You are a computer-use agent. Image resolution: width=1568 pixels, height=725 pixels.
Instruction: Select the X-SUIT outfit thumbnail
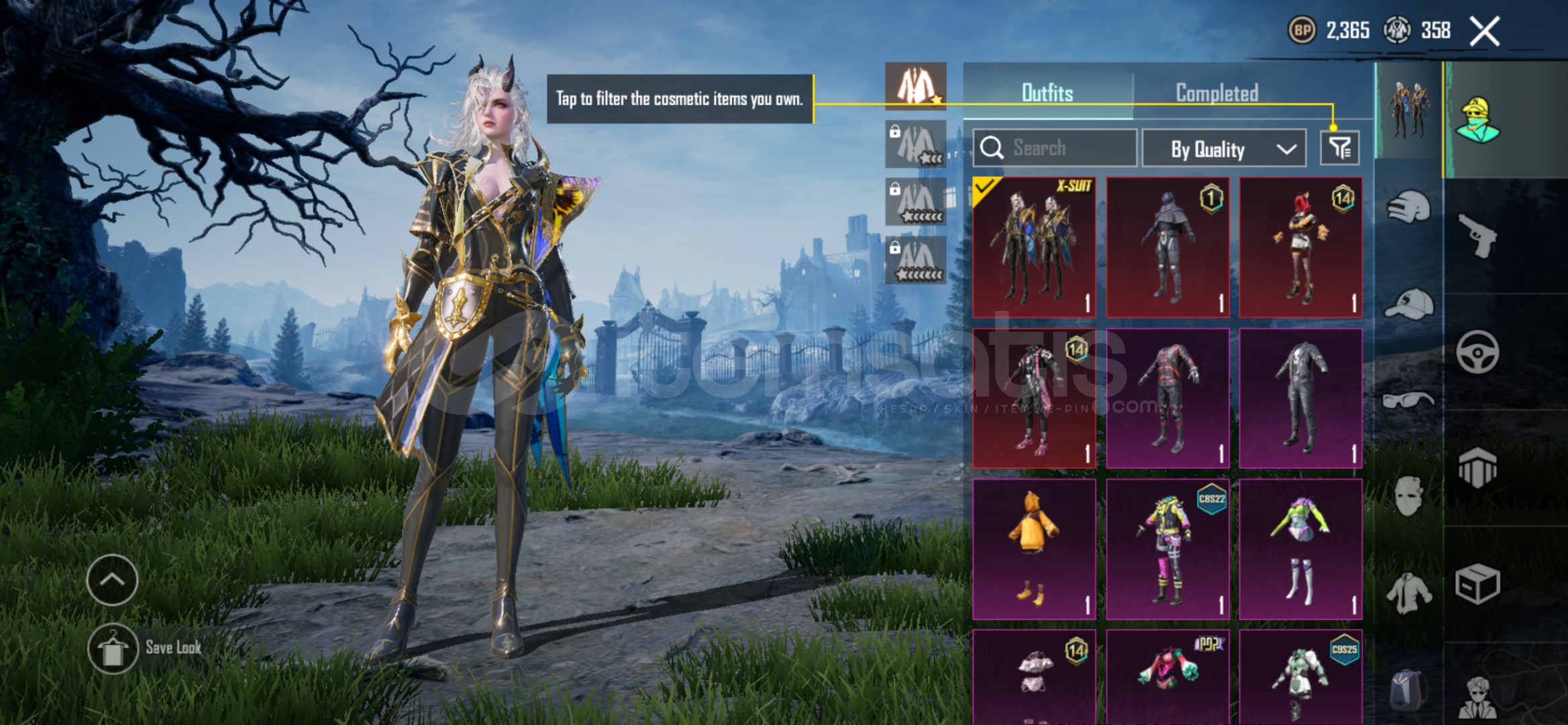click(1034, 247)
